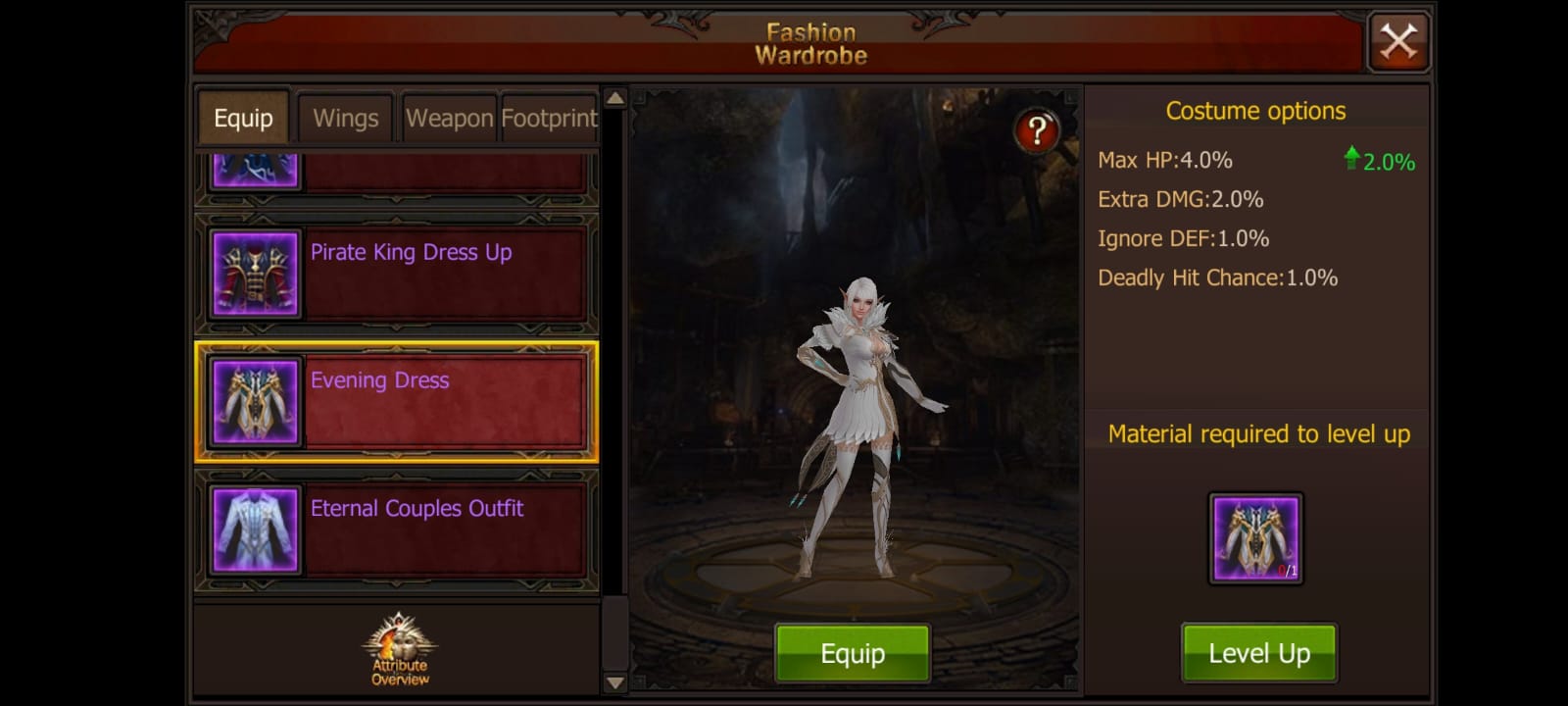
Task: Click the crossed hammers close icon
Action: click(x=1398, y=41)
